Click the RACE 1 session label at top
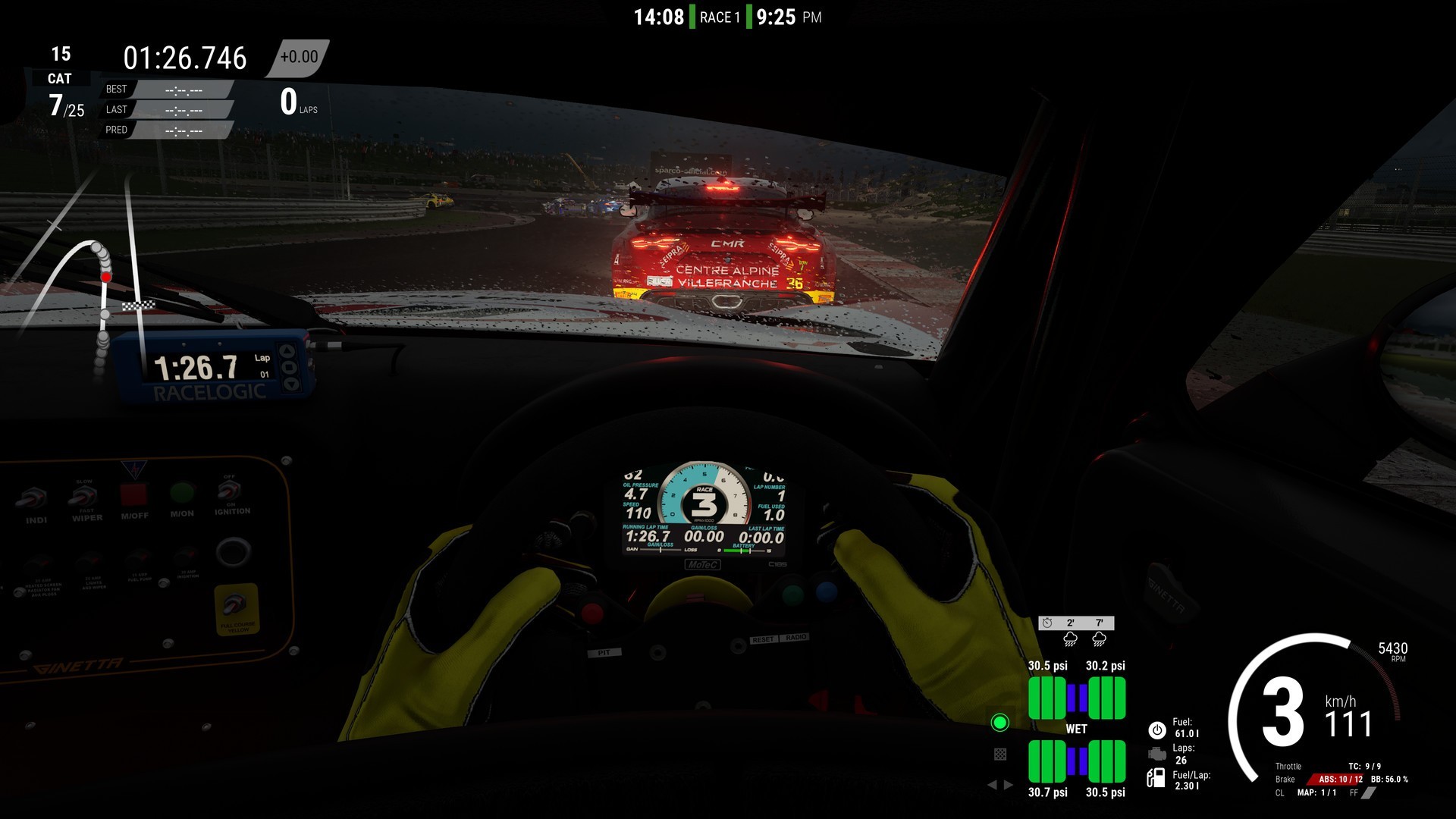The image size is (1456, 819). 719,15
